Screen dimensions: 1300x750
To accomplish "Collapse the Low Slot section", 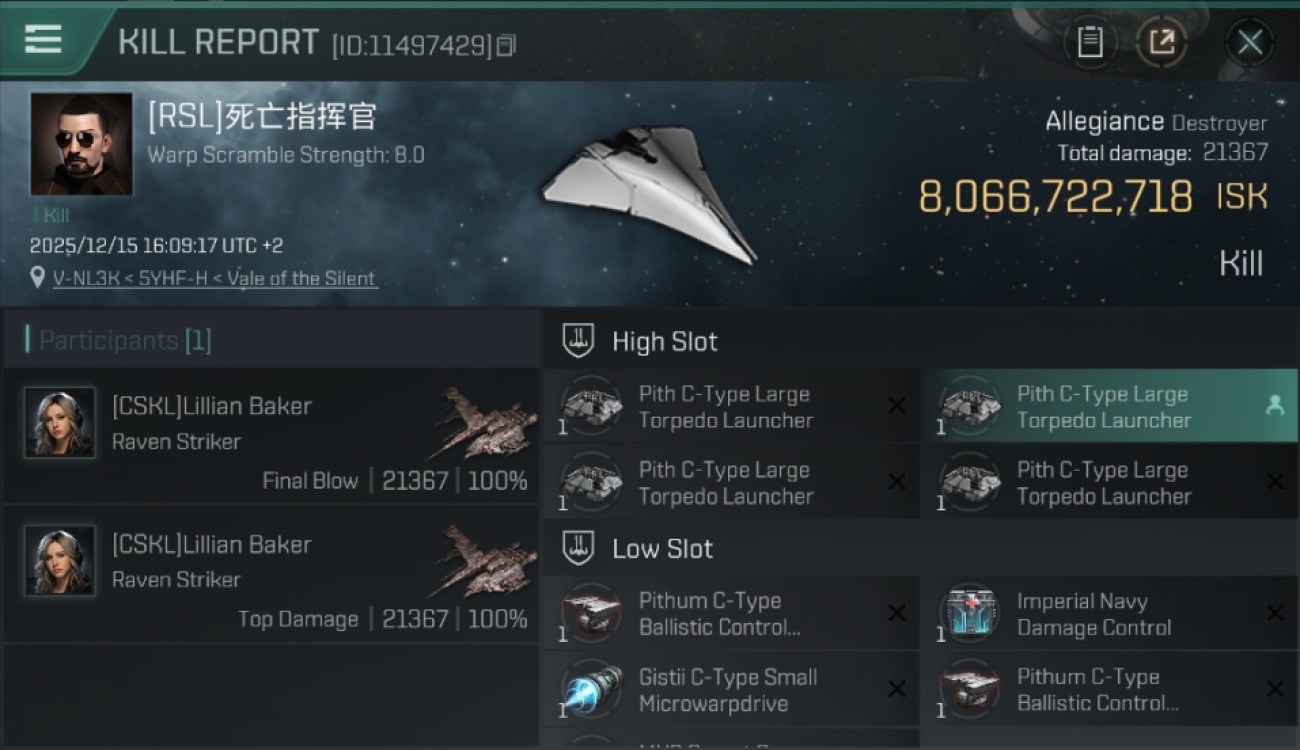I will coord(662,548).
